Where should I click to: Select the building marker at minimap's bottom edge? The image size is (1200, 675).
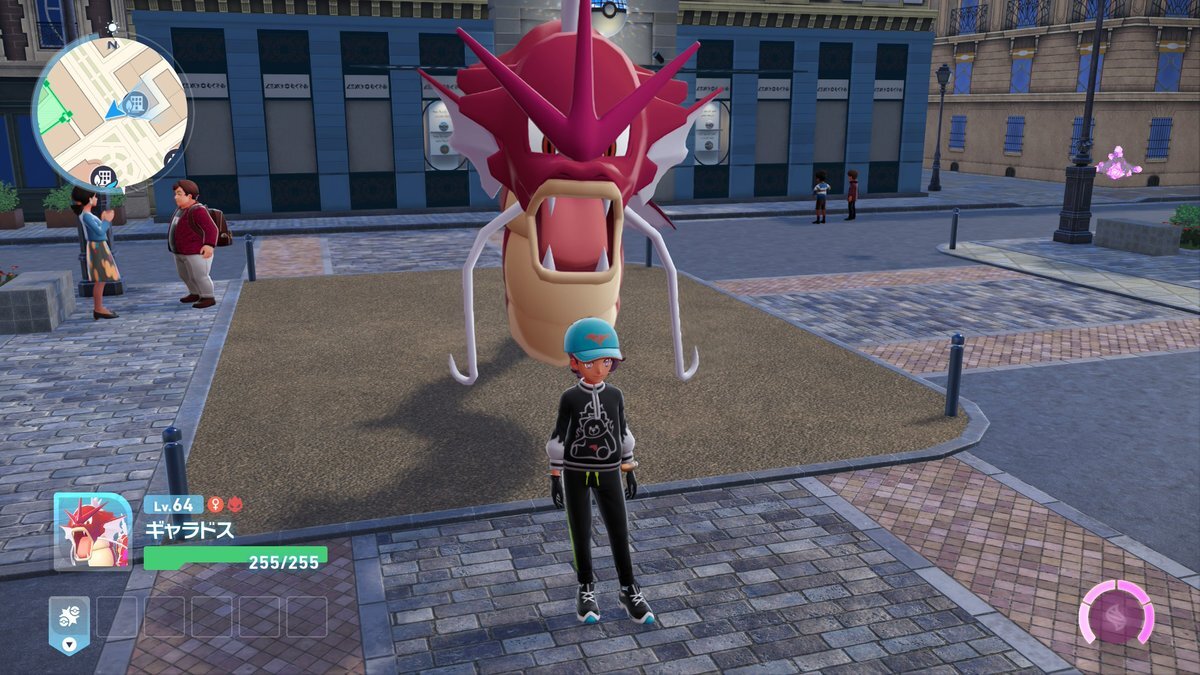point(102,178)
